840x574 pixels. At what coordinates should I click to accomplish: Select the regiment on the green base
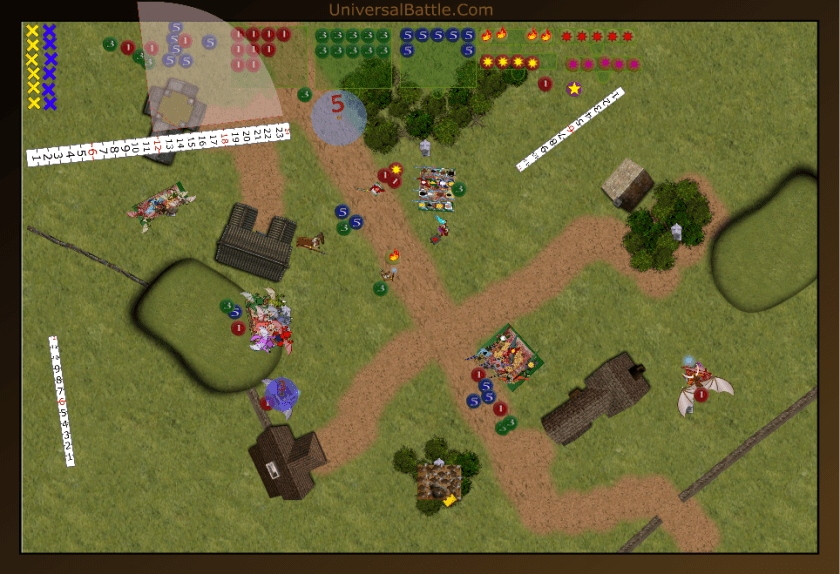click(x=509, y=356)
